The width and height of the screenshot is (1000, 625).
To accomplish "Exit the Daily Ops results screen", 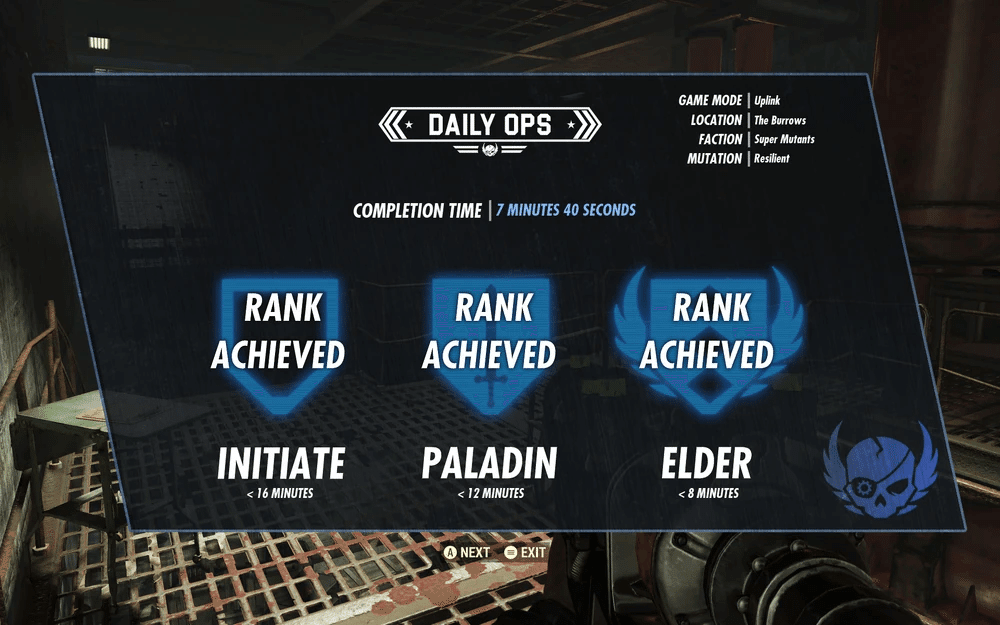I will (x=525, y=552).
